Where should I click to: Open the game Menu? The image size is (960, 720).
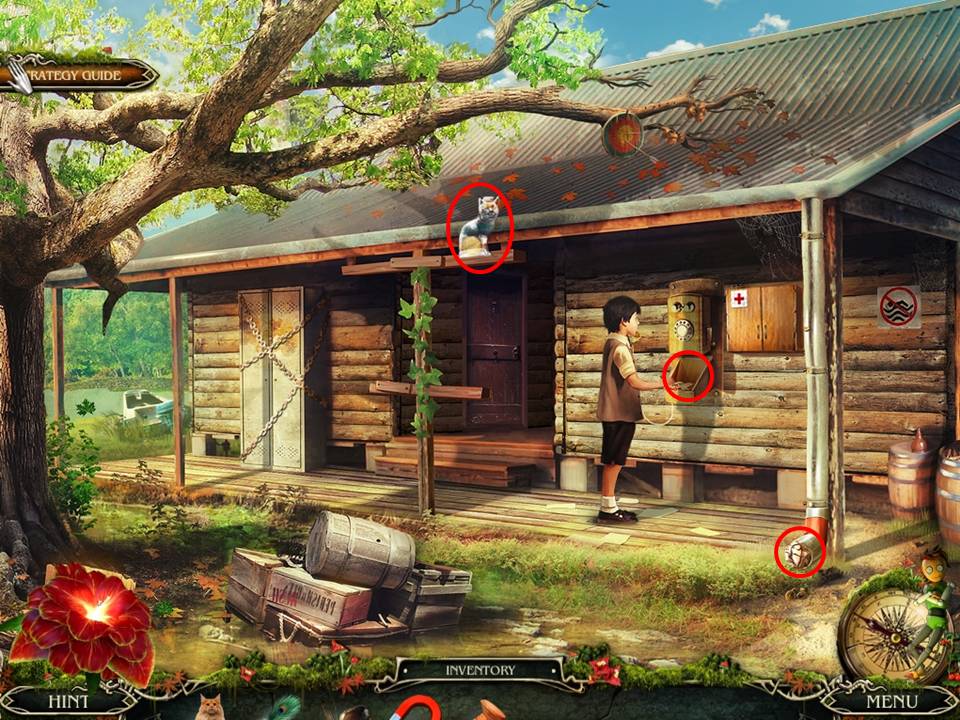tap(891, 701)
